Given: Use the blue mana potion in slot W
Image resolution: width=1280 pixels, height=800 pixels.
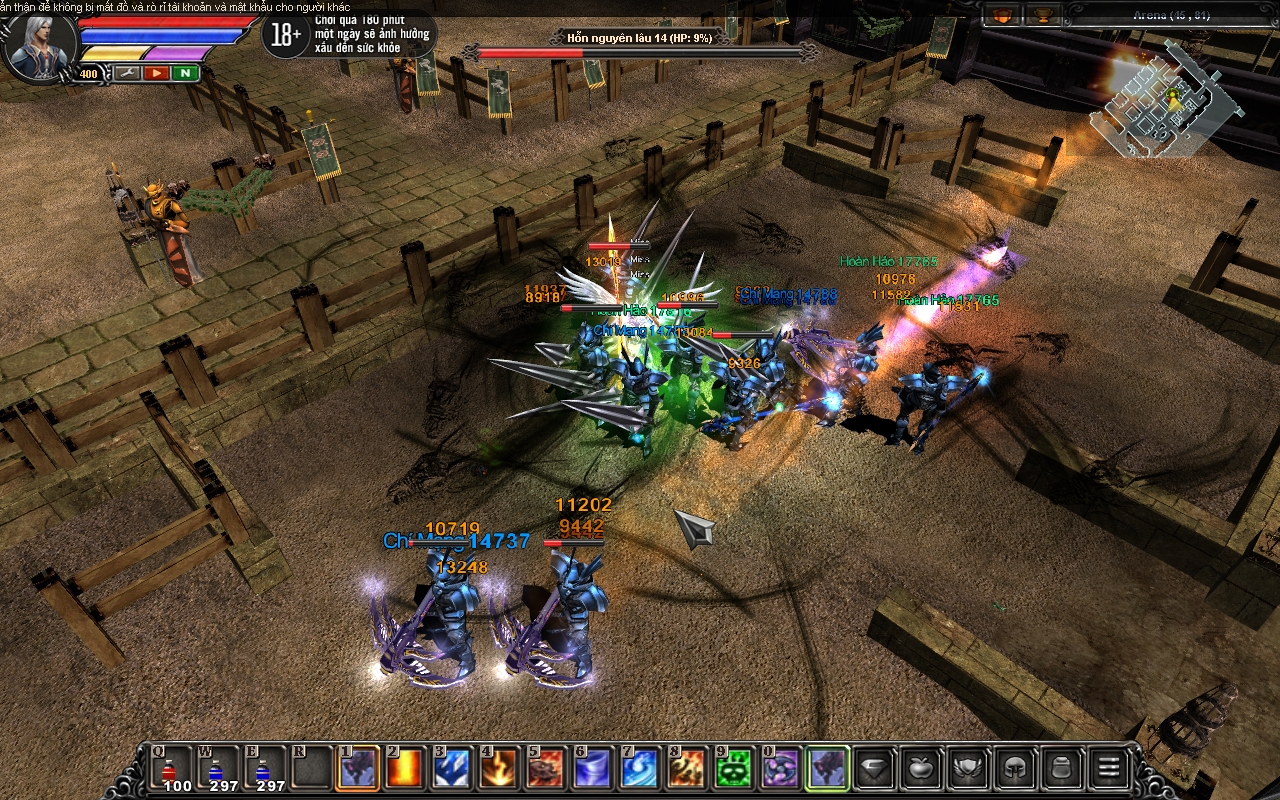Looking at the screenshot, I should [x=216, y=769].
